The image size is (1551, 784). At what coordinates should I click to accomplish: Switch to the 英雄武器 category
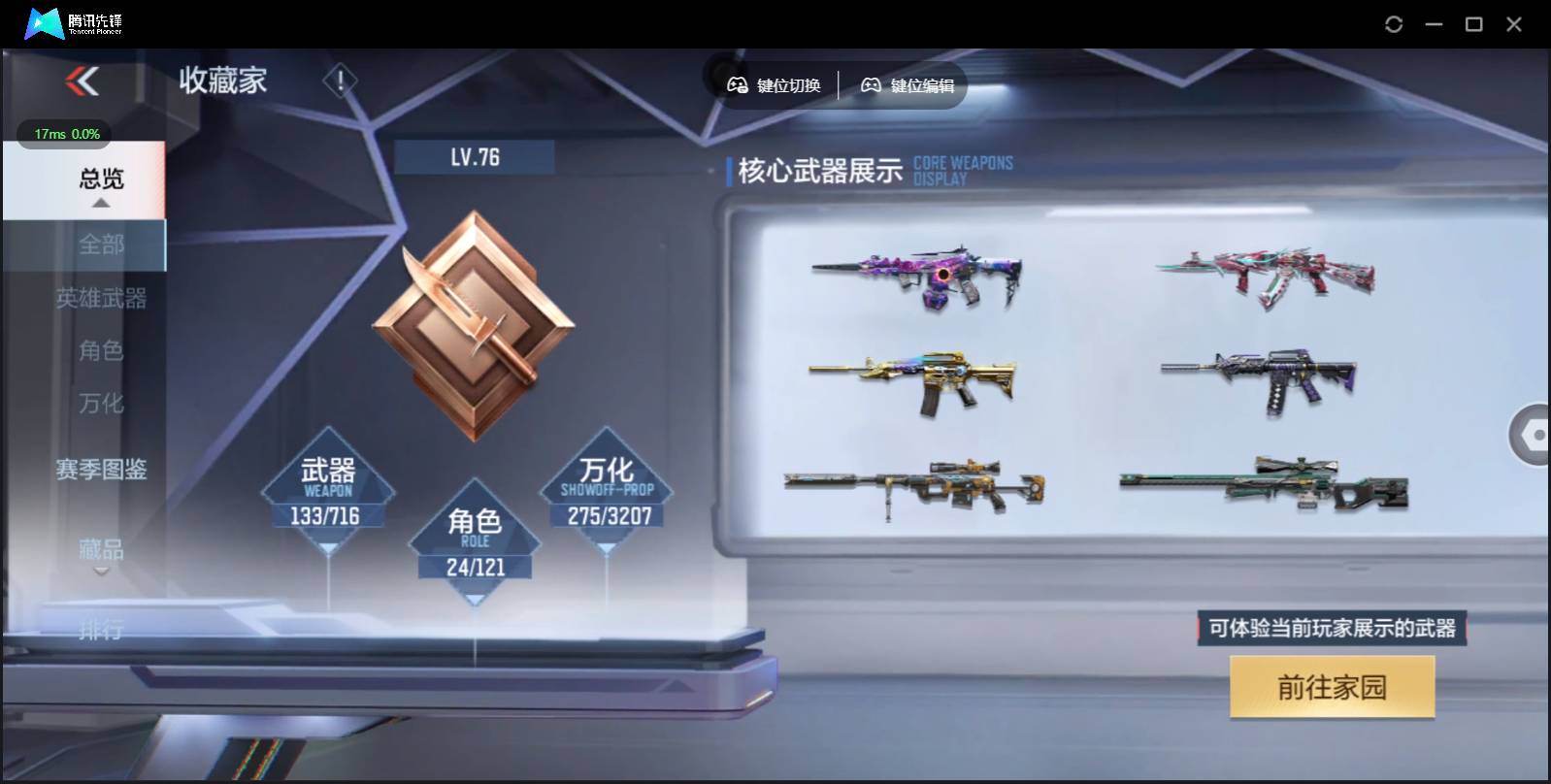pos(100,299)
